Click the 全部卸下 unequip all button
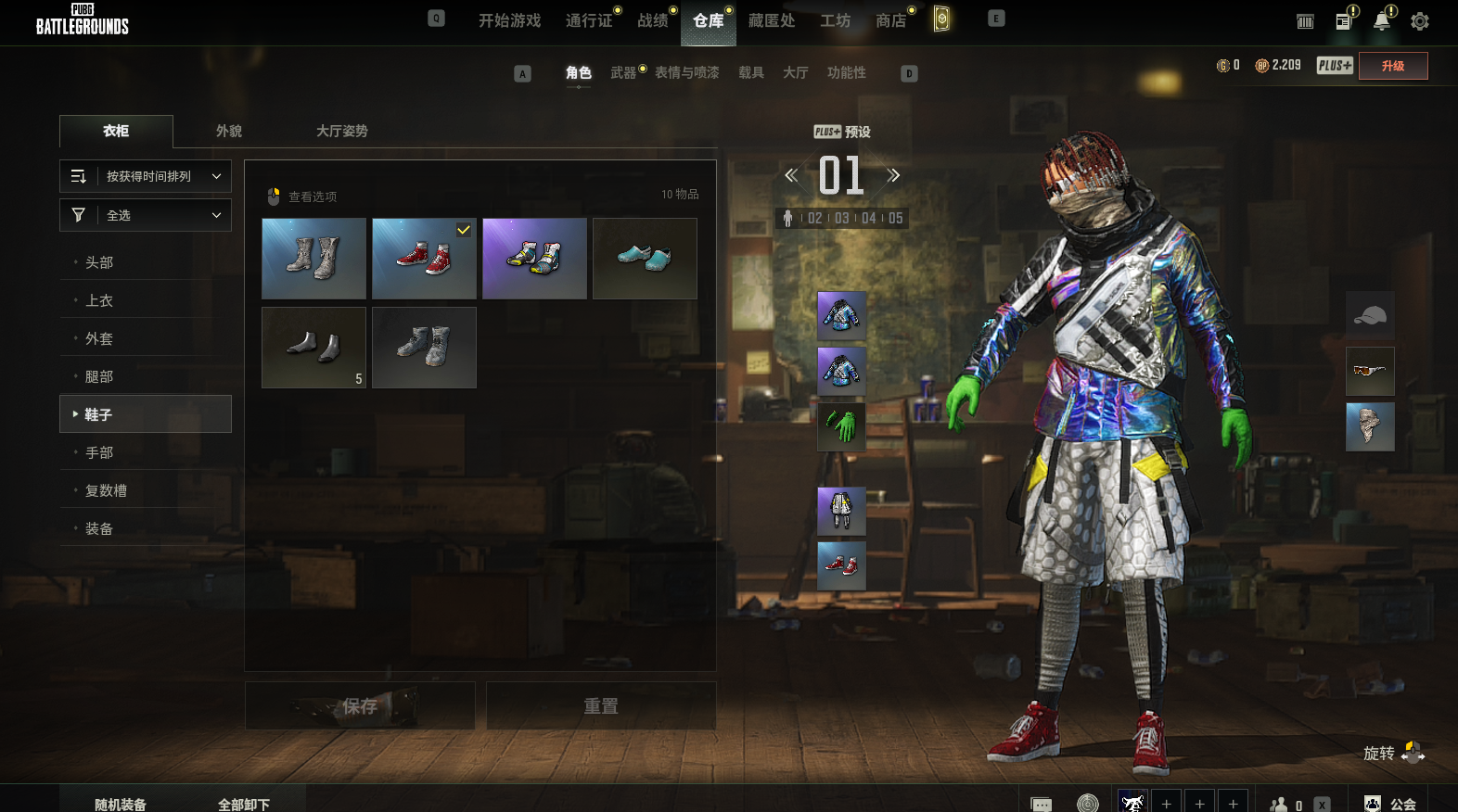This screenshot has height=812, width=1458. (x=244, y=804)
